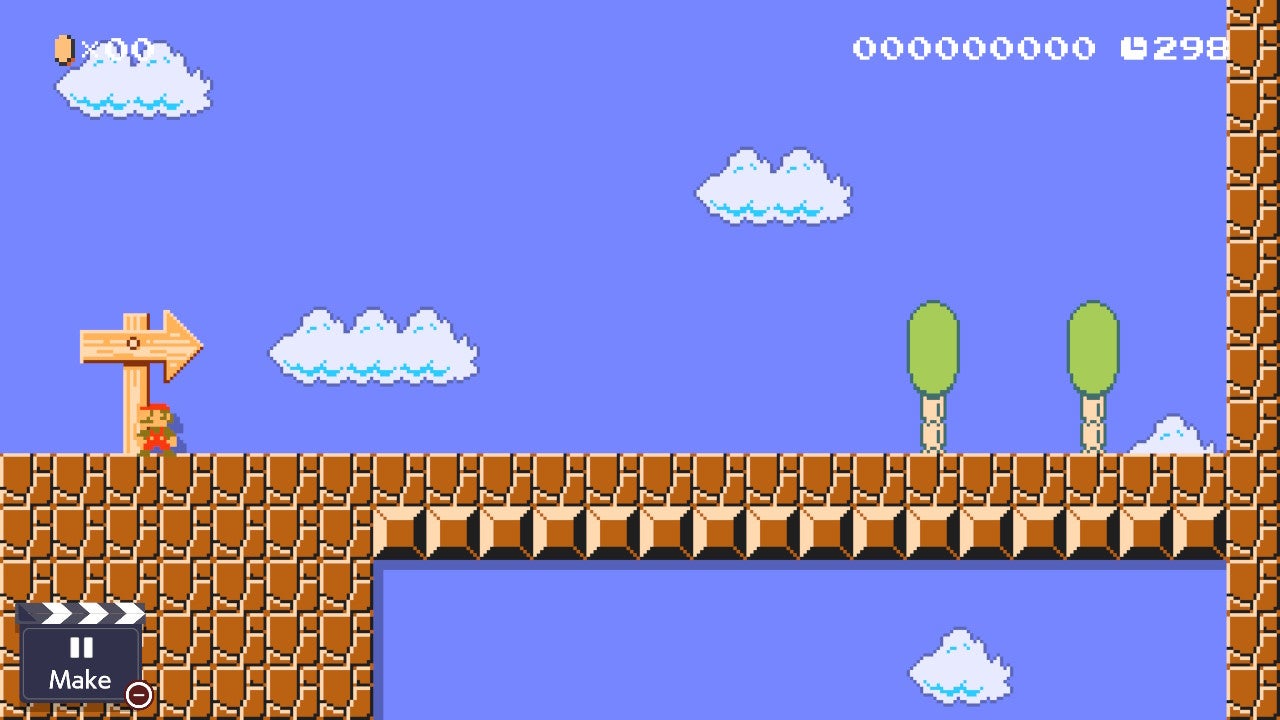Image resolution: width=1280 pixels, height=720 pixels.
Task: Select the clock icon beside the timer
Action: tap(1136, 47)
